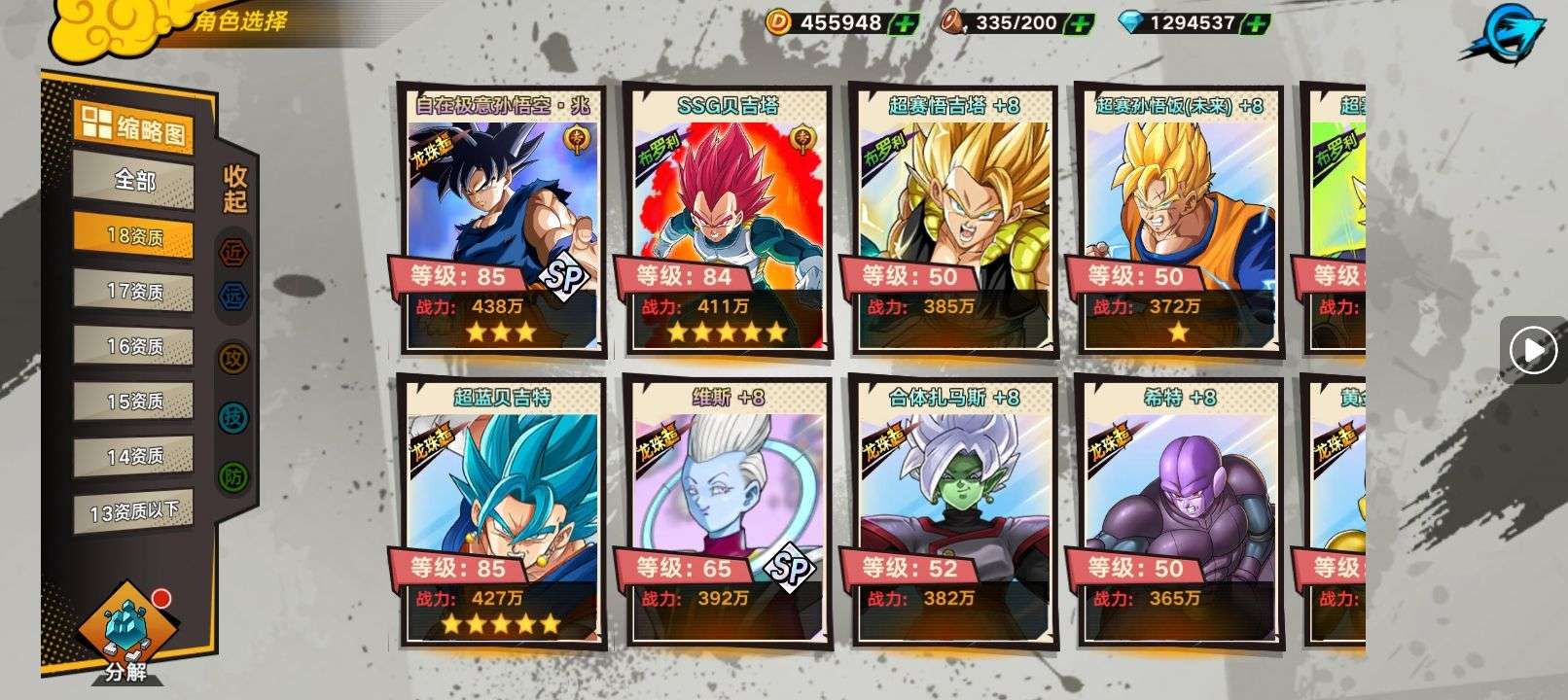Select the 13资质以下 filter
1568x700 pixels.
click(x=134, y=511)
